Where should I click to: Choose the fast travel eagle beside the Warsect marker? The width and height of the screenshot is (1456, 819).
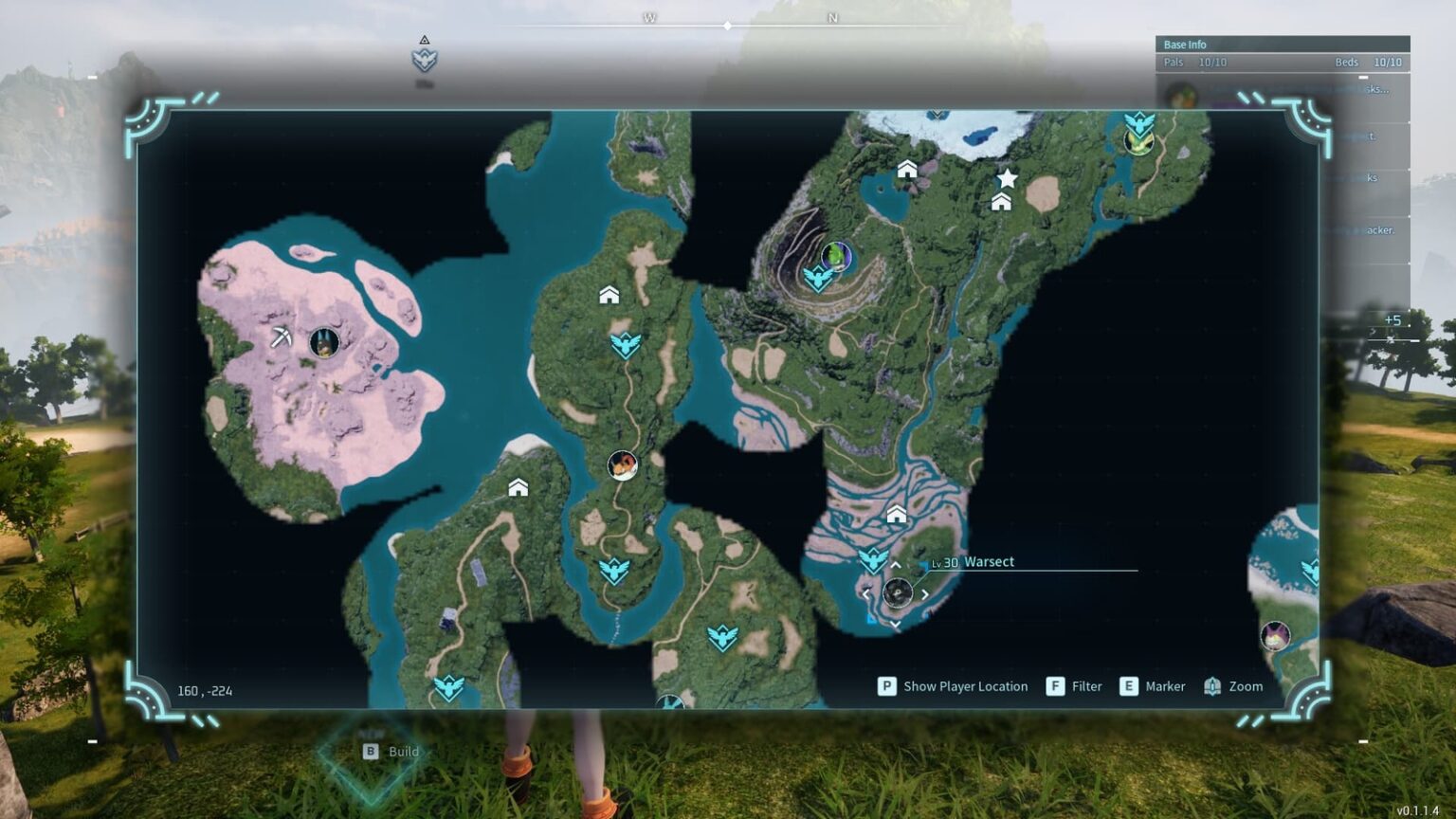tap(872, 558)
